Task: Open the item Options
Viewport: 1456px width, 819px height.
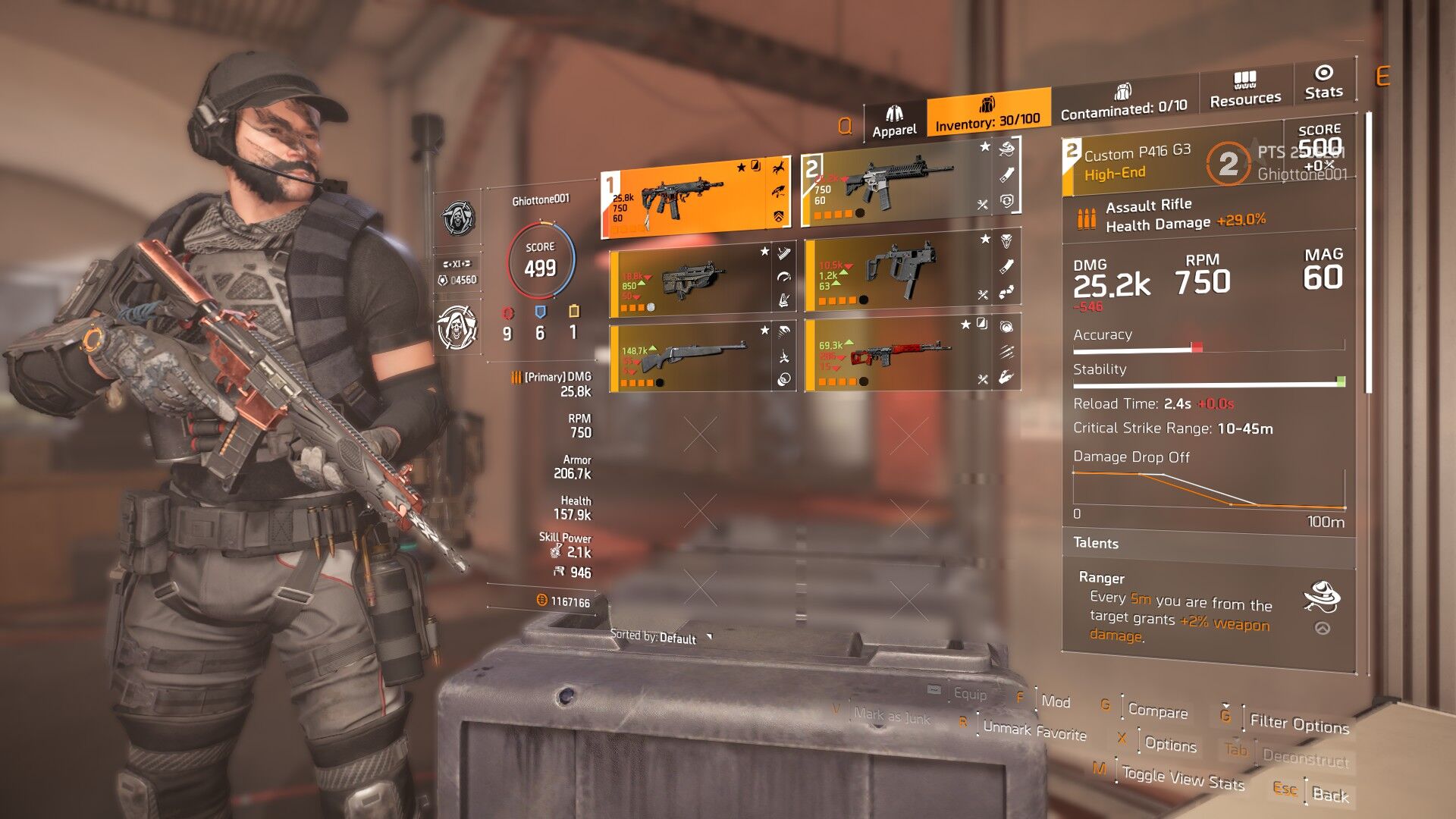Action: coord(1170,745)
